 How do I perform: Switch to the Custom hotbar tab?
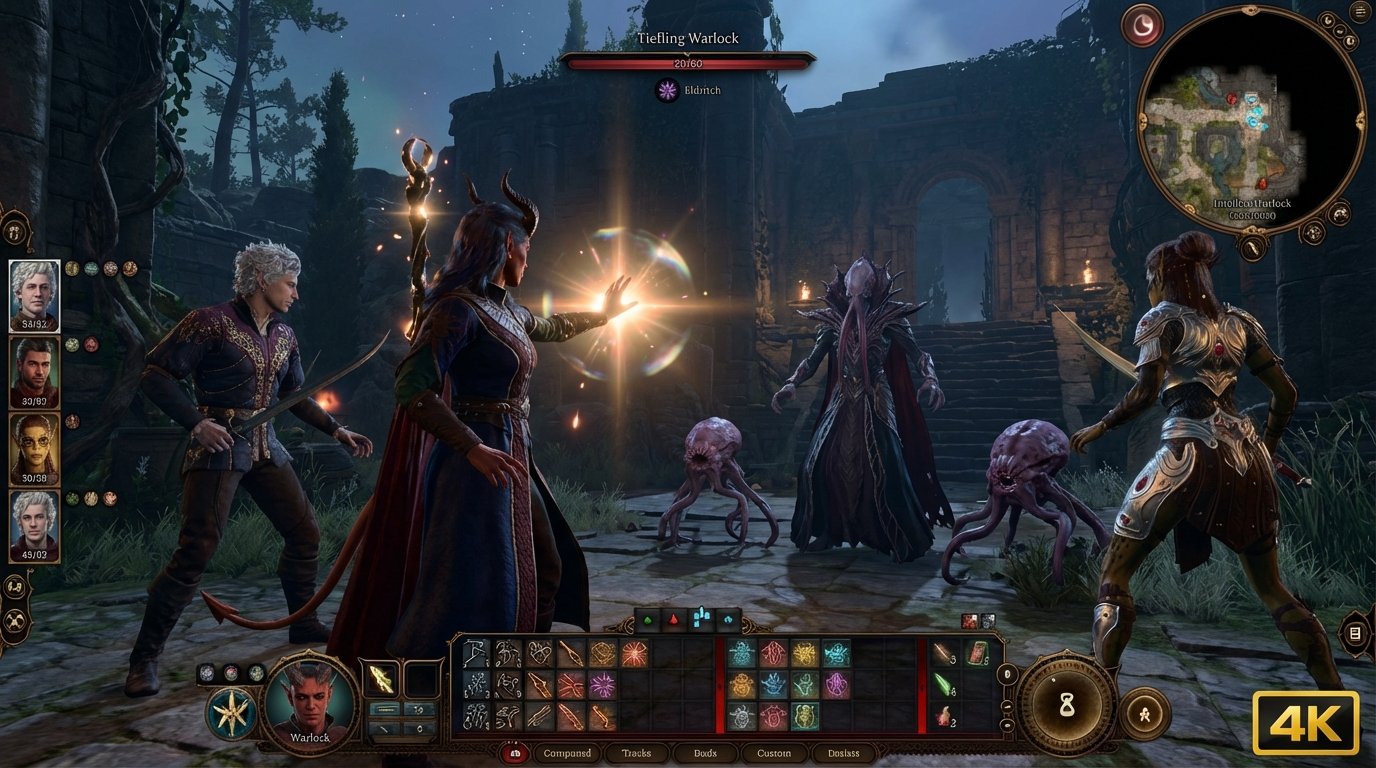[774, 753]
